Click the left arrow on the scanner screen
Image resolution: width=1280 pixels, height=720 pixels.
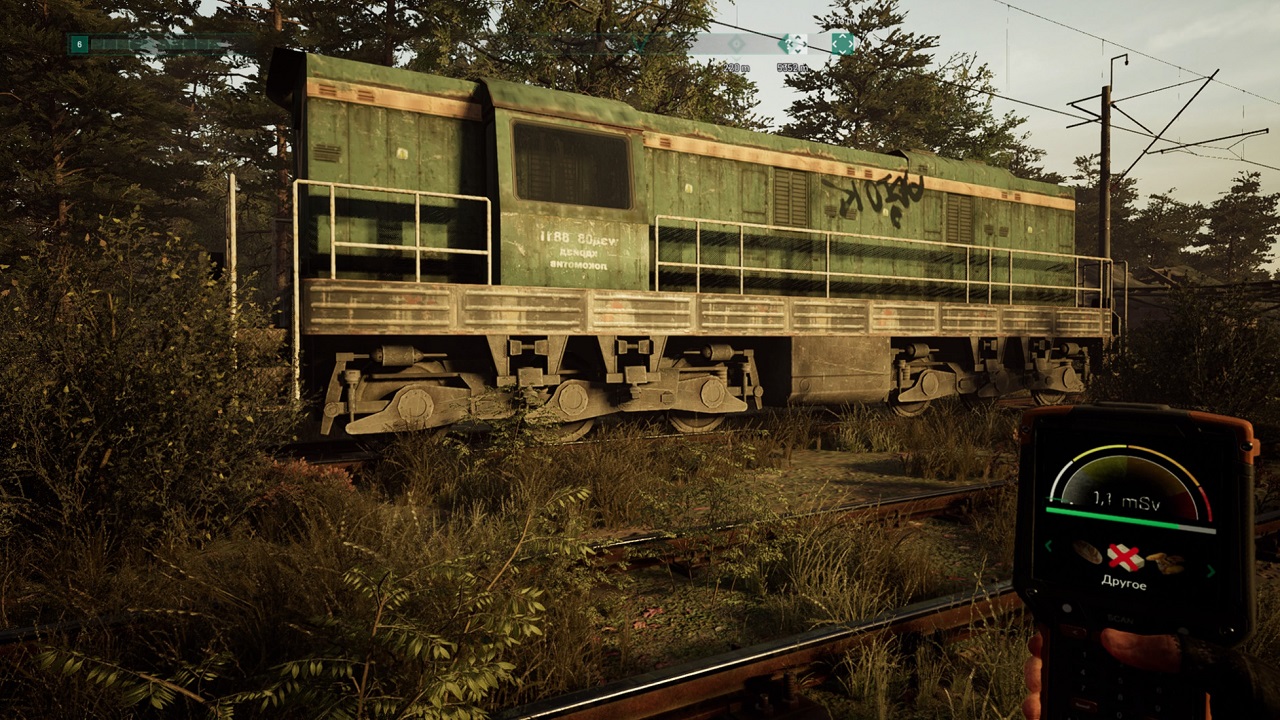[x=1049, y=546]
